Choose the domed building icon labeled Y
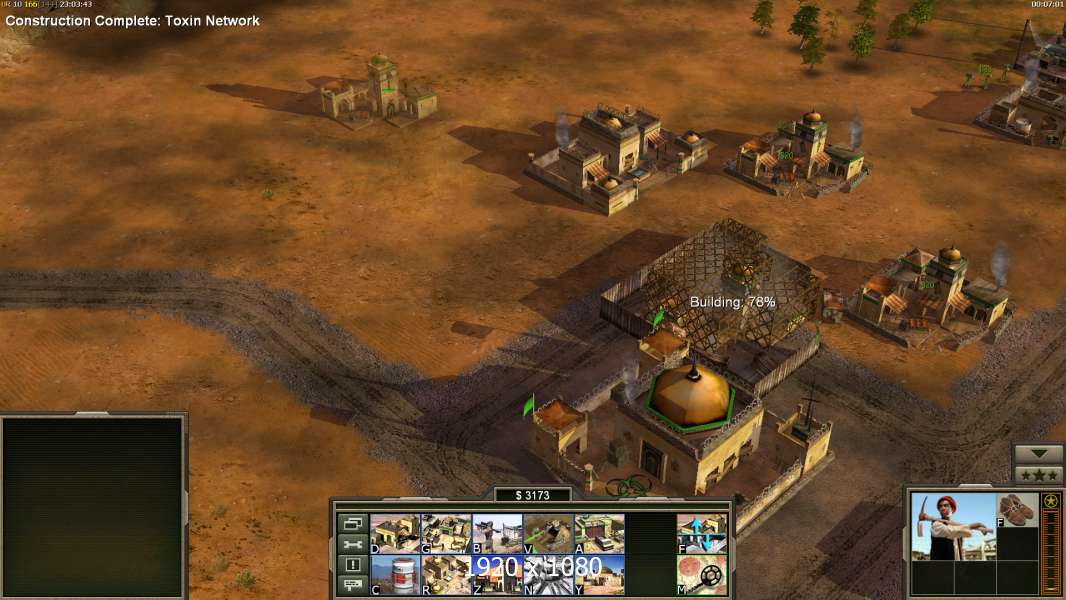 (x=599, y=575)
